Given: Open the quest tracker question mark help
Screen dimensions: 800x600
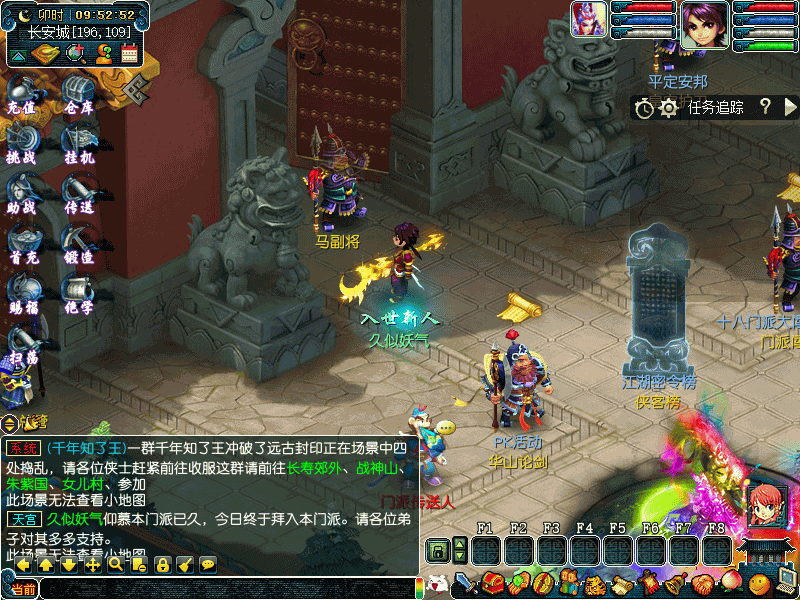Looking at the screenshot, I should click(x=765, y=107).
